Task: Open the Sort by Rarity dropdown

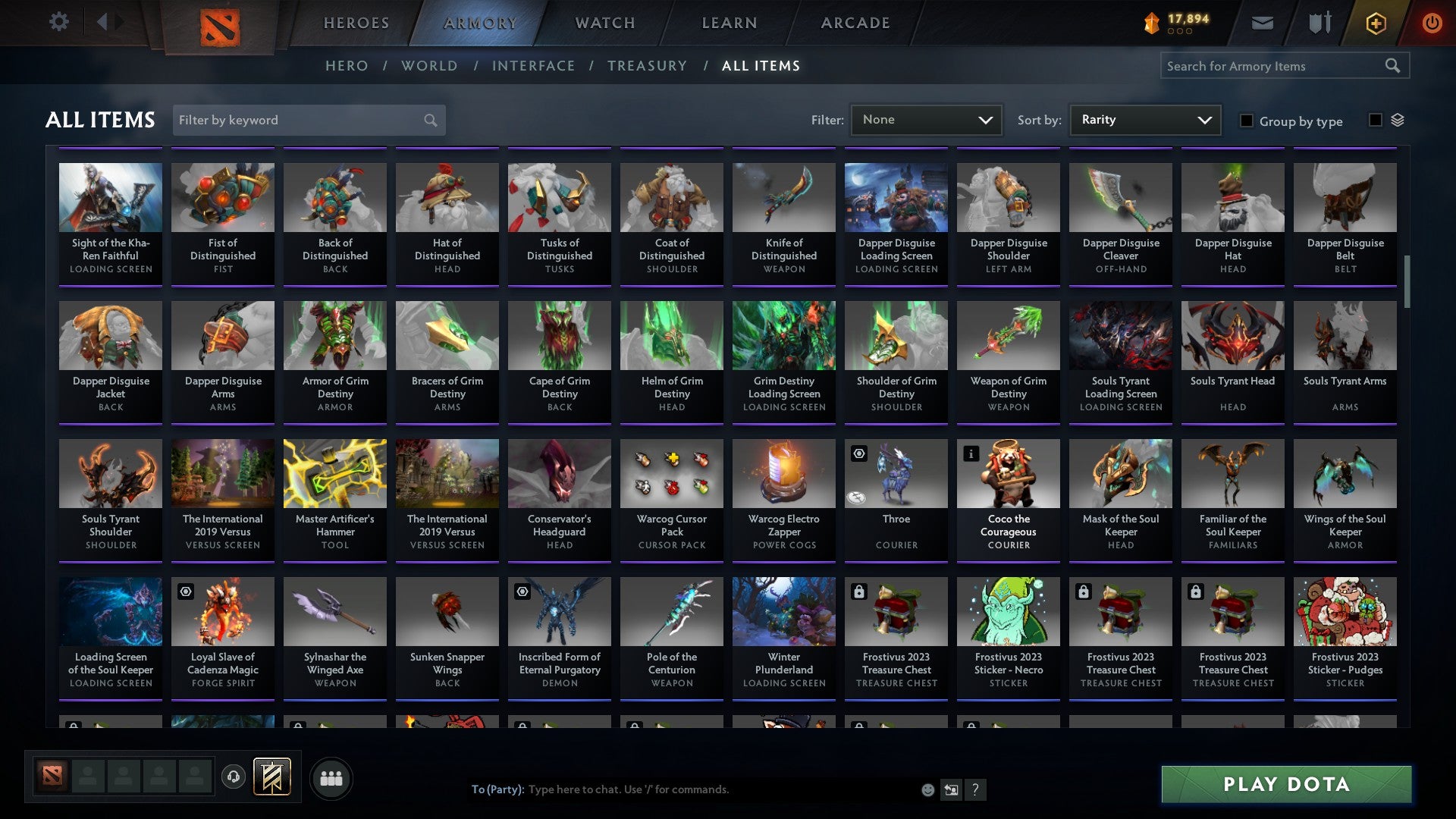Action: coord(1144,119)
